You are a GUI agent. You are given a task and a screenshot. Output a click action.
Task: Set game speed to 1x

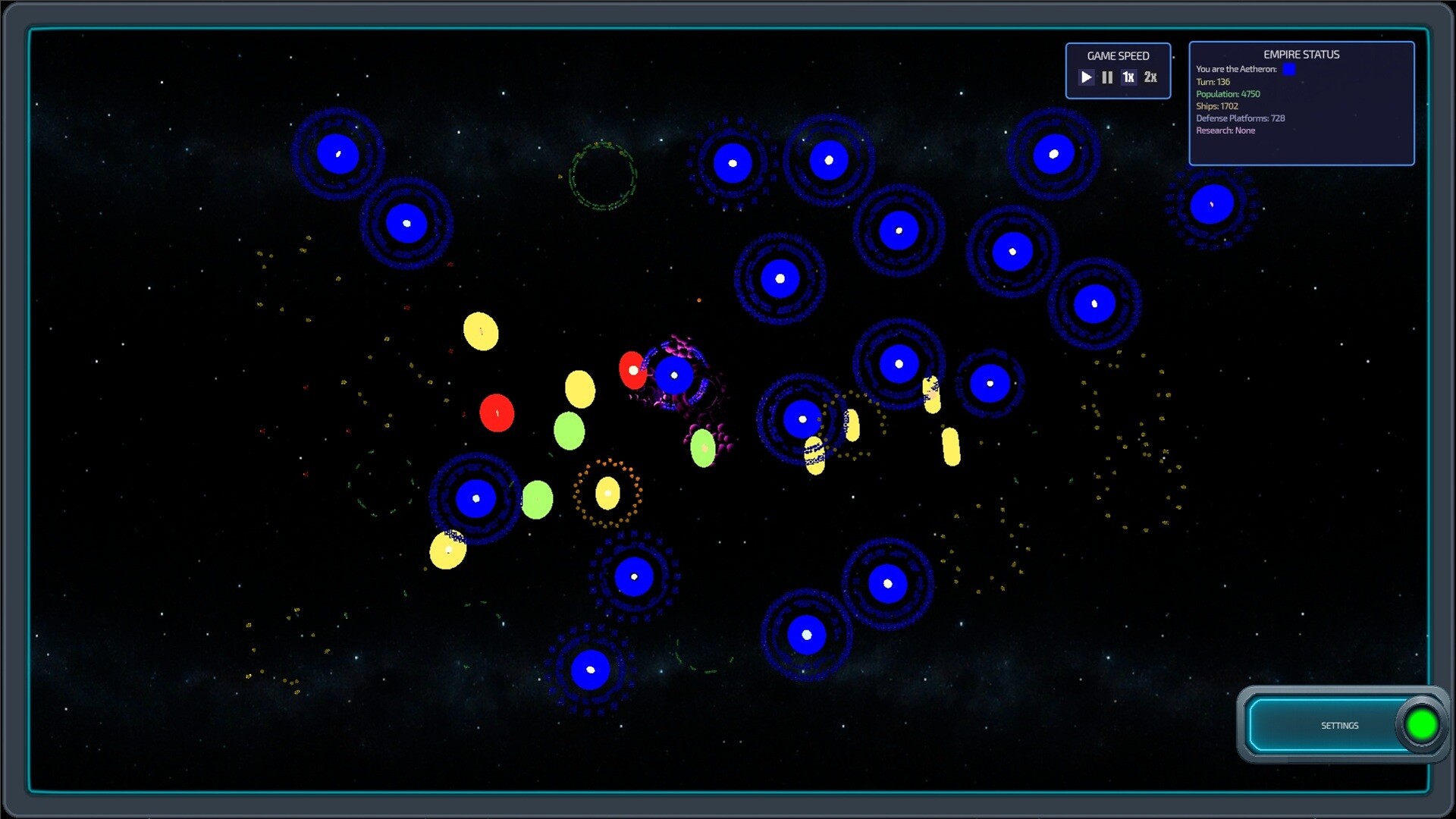click(1128, 77)
